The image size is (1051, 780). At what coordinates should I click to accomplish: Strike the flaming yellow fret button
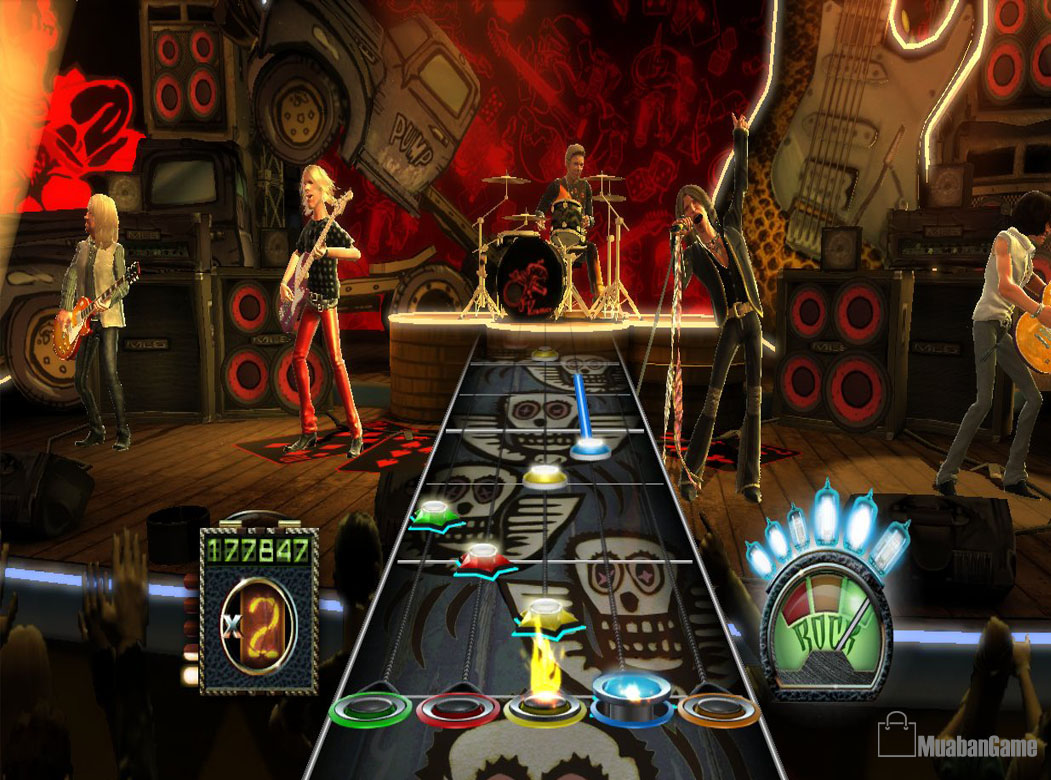coord(545,707)
